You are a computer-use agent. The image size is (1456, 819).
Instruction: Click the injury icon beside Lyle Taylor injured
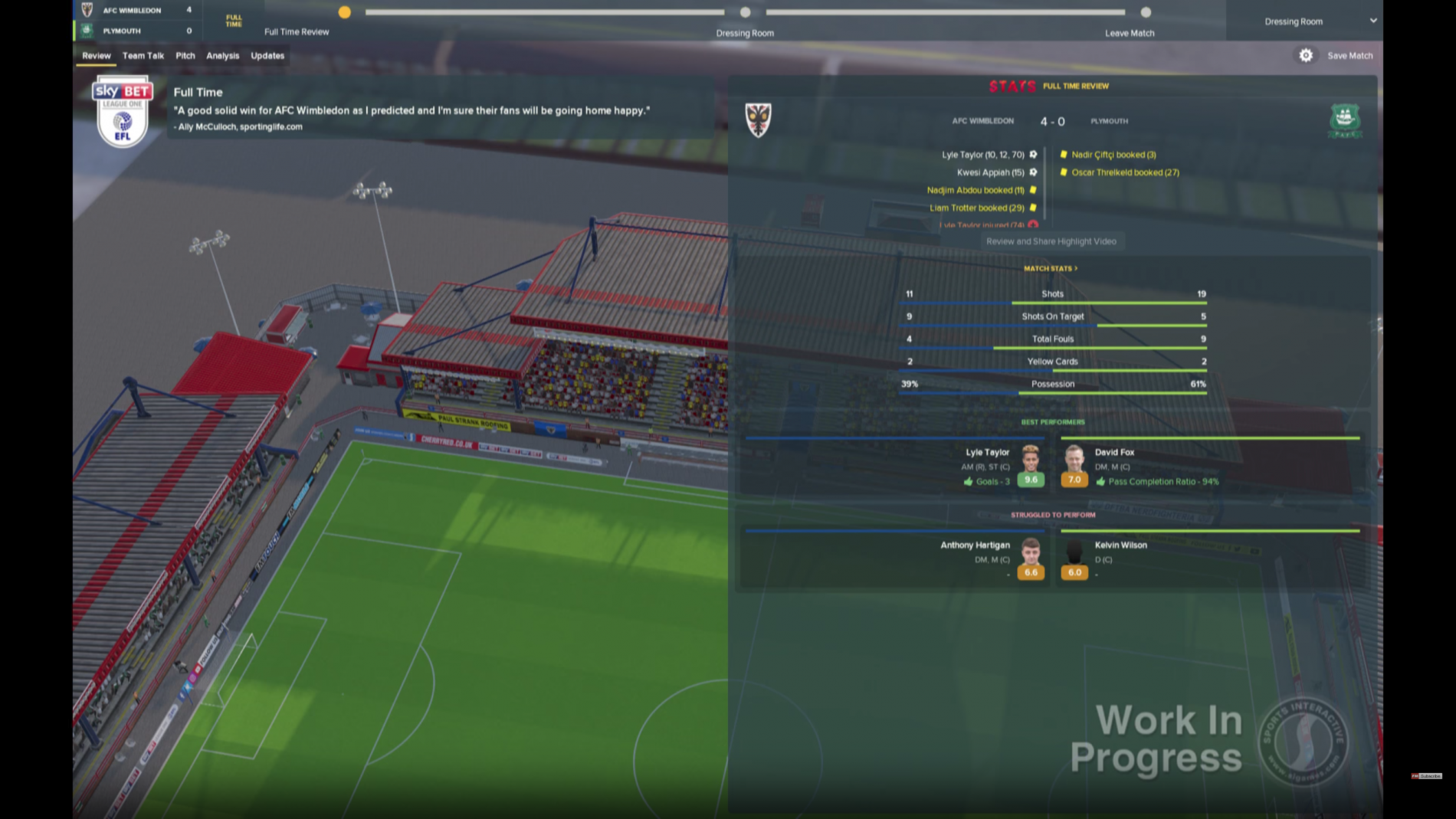click(1034, 226)
